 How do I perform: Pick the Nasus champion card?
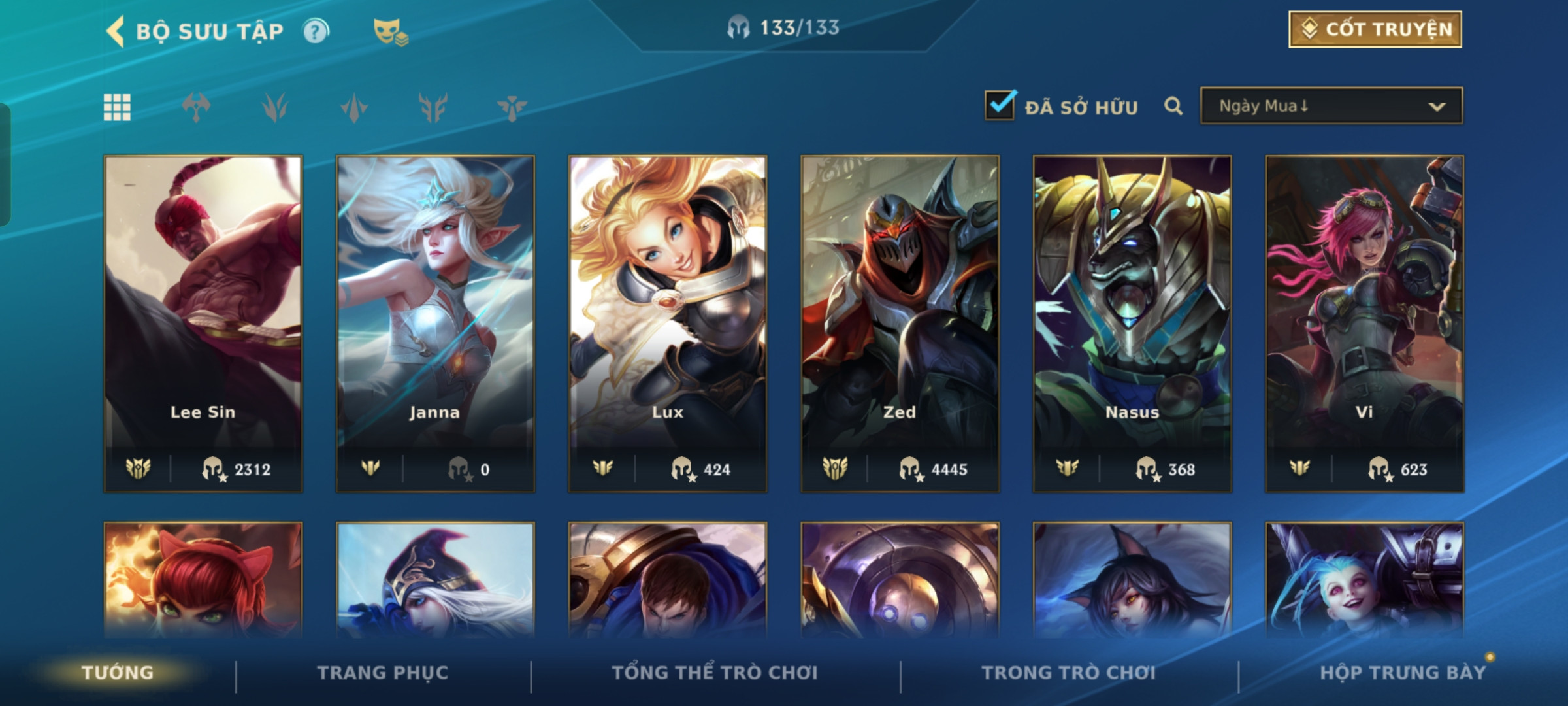tap(1132, 323)
